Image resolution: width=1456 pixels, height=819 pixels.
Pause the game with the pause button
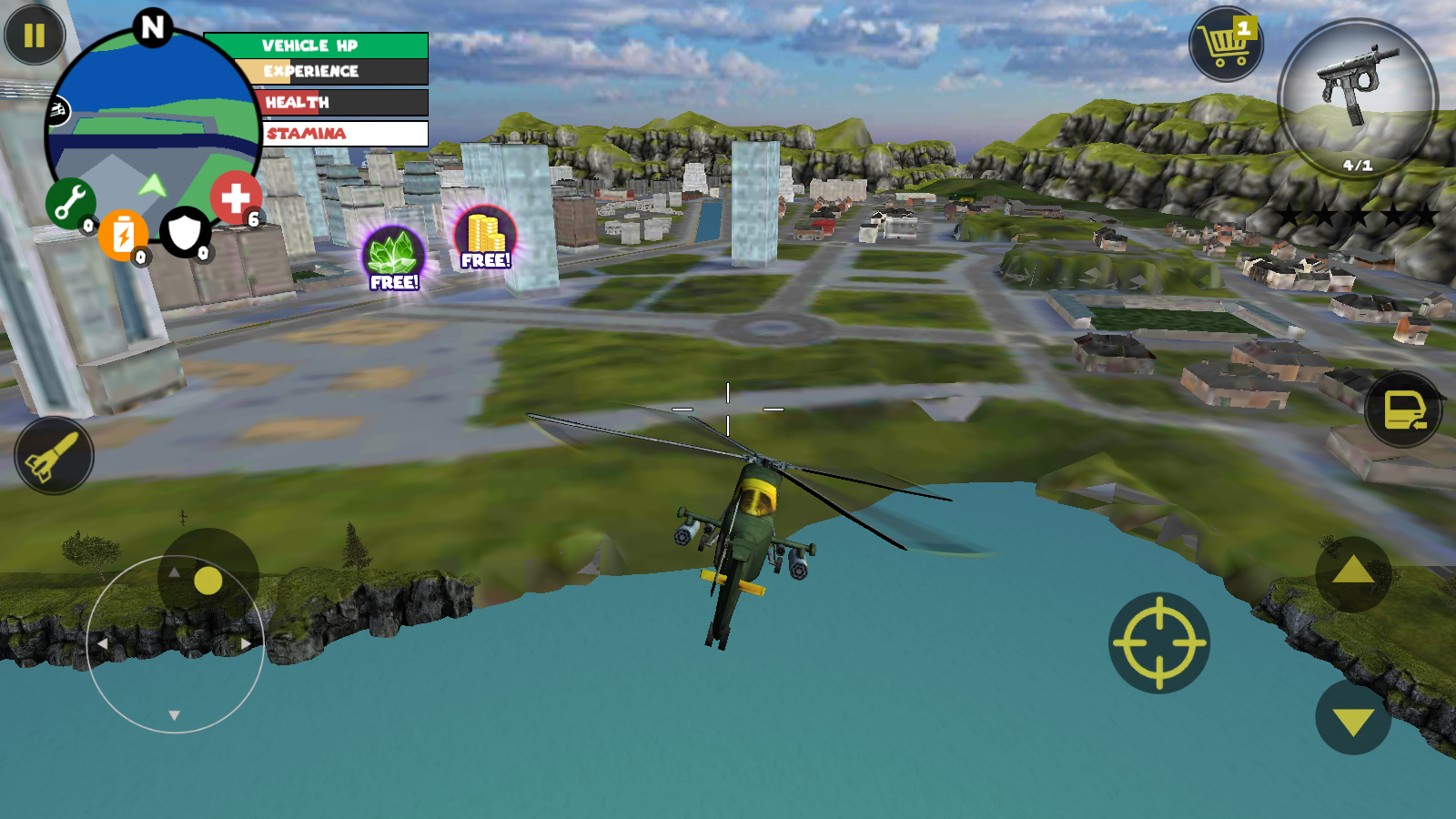[35, 35]
